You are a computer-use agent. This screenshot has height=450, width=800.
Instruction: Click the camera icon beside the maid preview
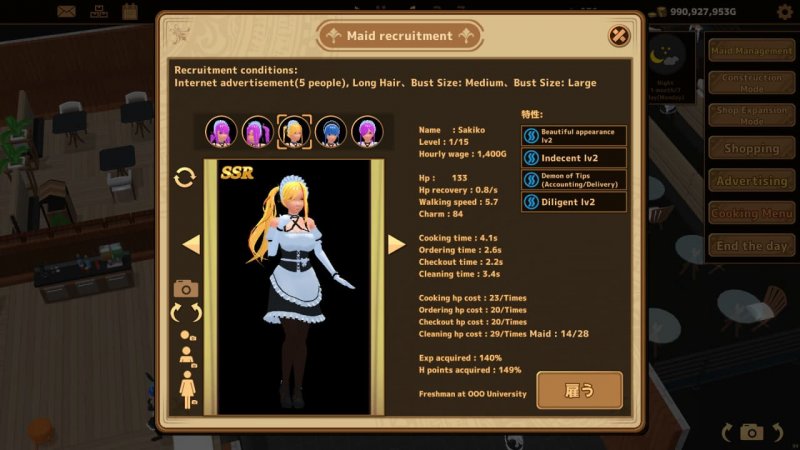coord(186,288)
